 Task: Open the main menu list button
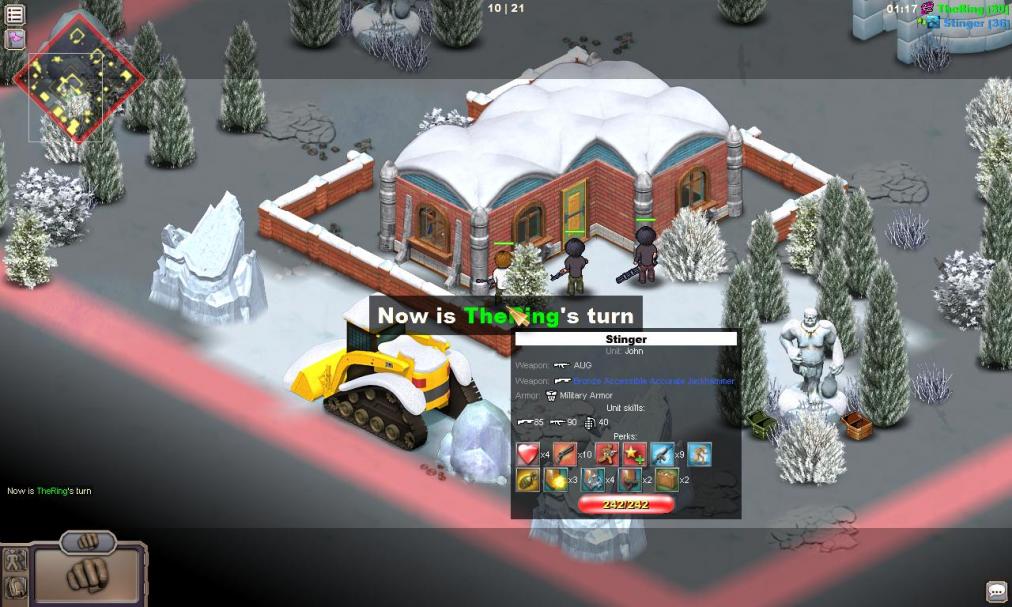[x=15, y=15]
